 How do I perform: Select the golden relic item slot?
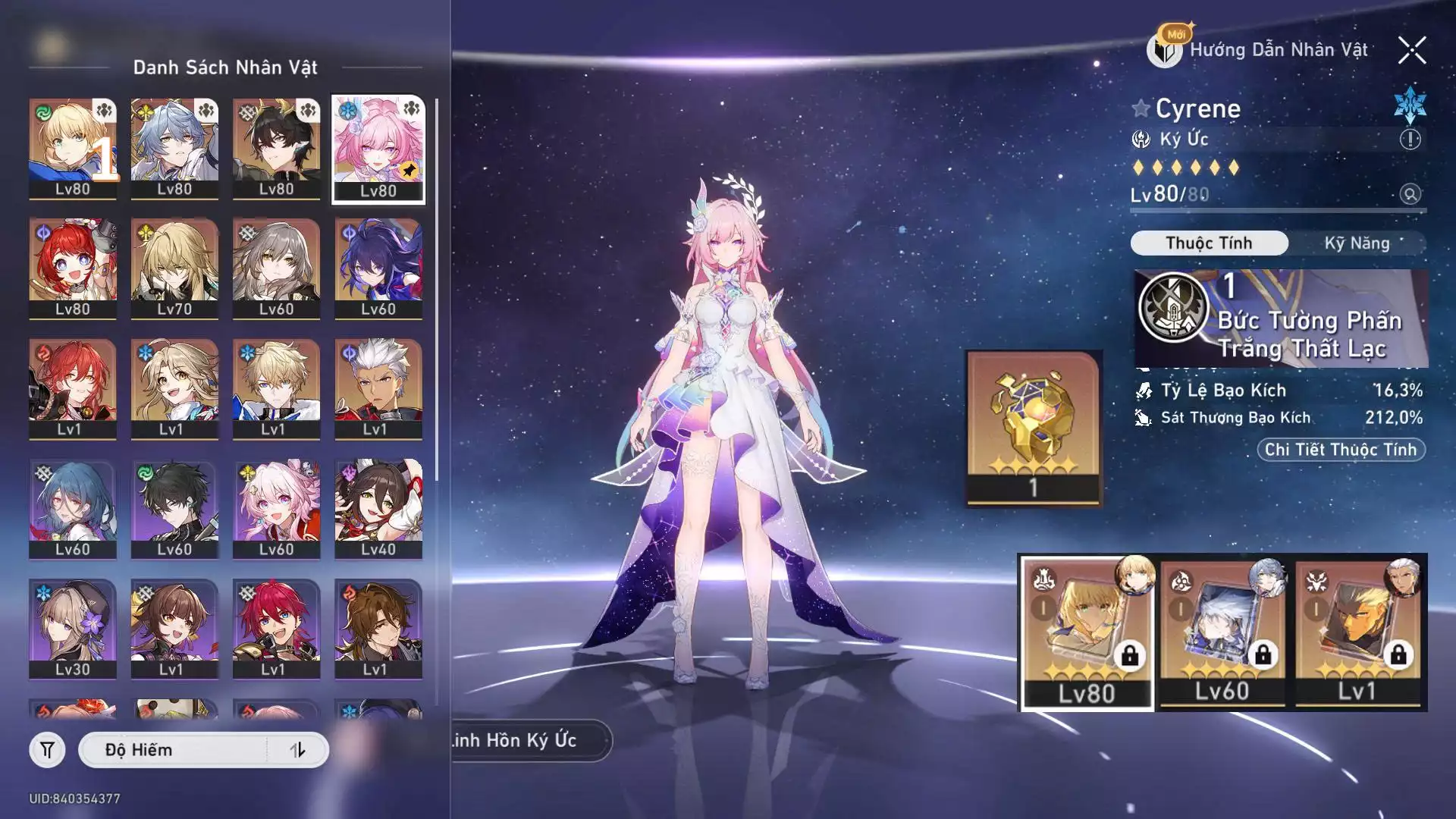click(1034, 428)
